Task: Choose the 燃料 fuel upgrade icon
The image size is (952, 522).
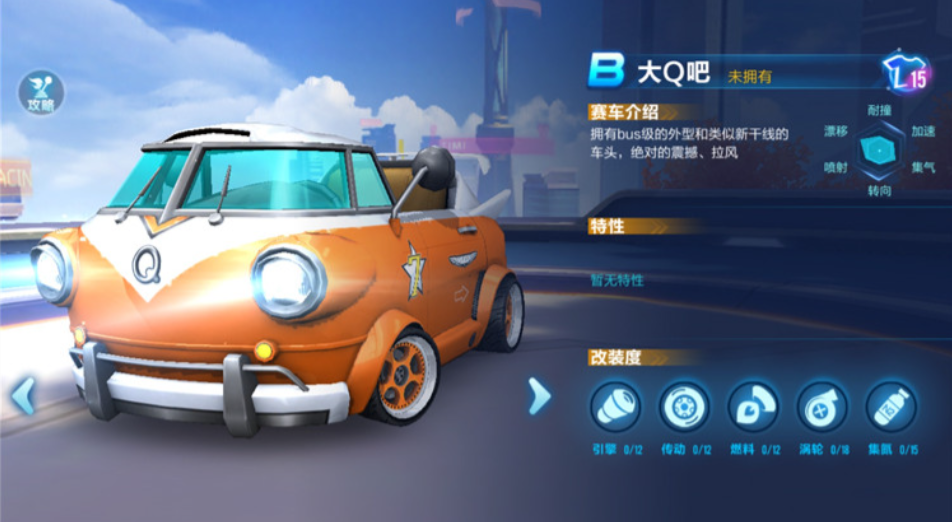Action: click(x=753, y=407)
